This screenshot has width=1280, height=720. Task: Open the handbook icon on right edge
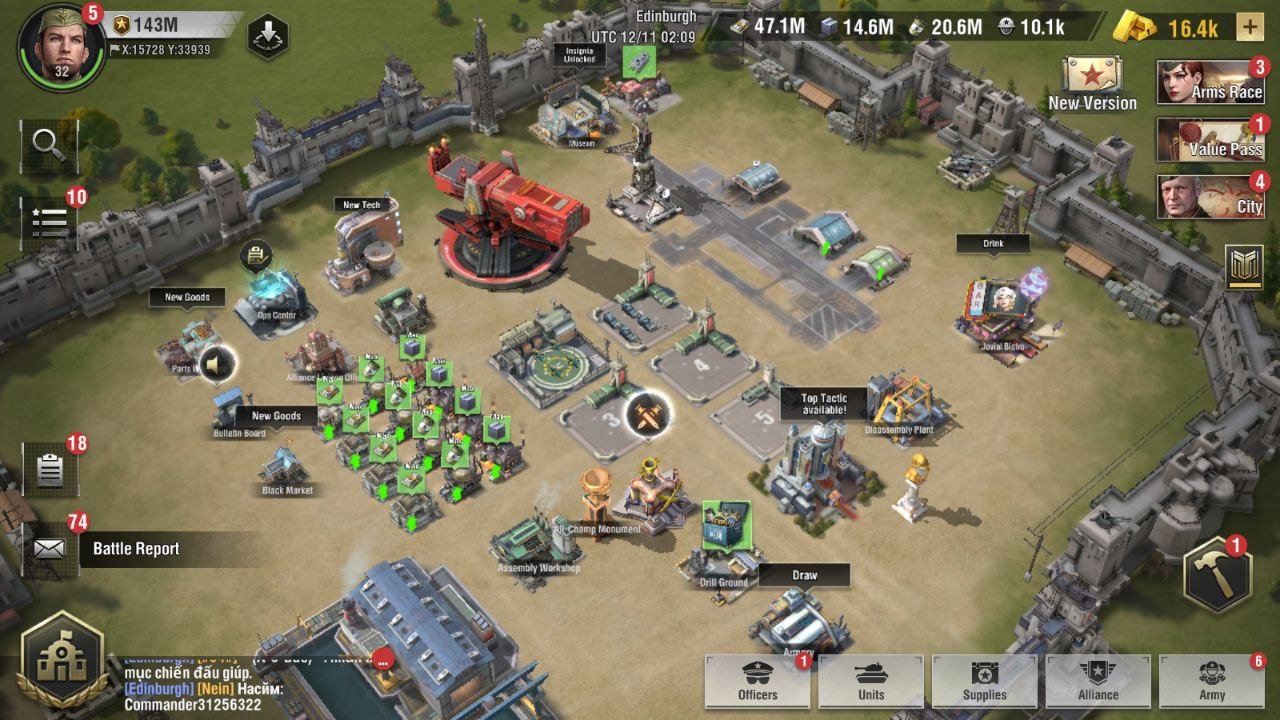[x=1244, y=267]
